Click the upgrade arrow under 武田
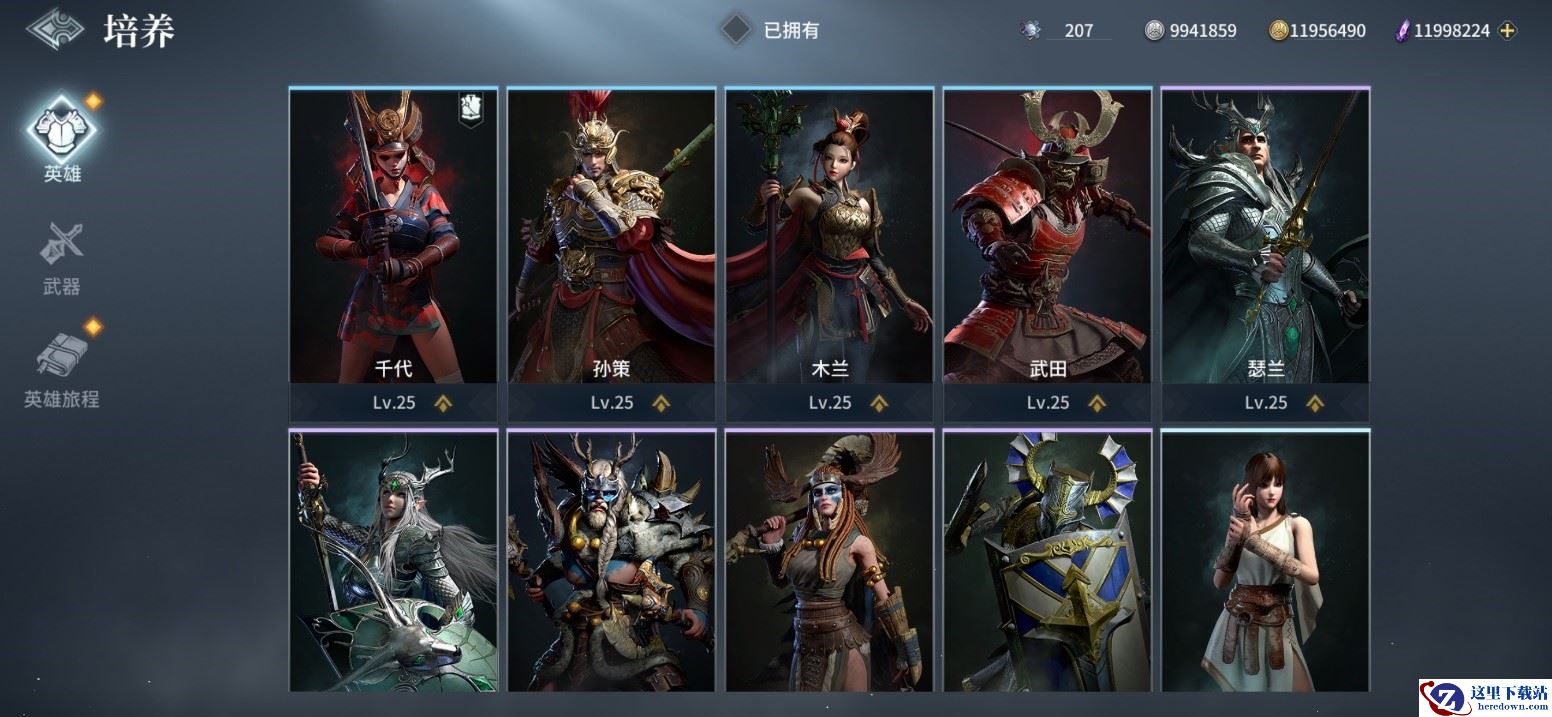The width and height of the screenshot is (1552, 717). [x=1097, y=403]
